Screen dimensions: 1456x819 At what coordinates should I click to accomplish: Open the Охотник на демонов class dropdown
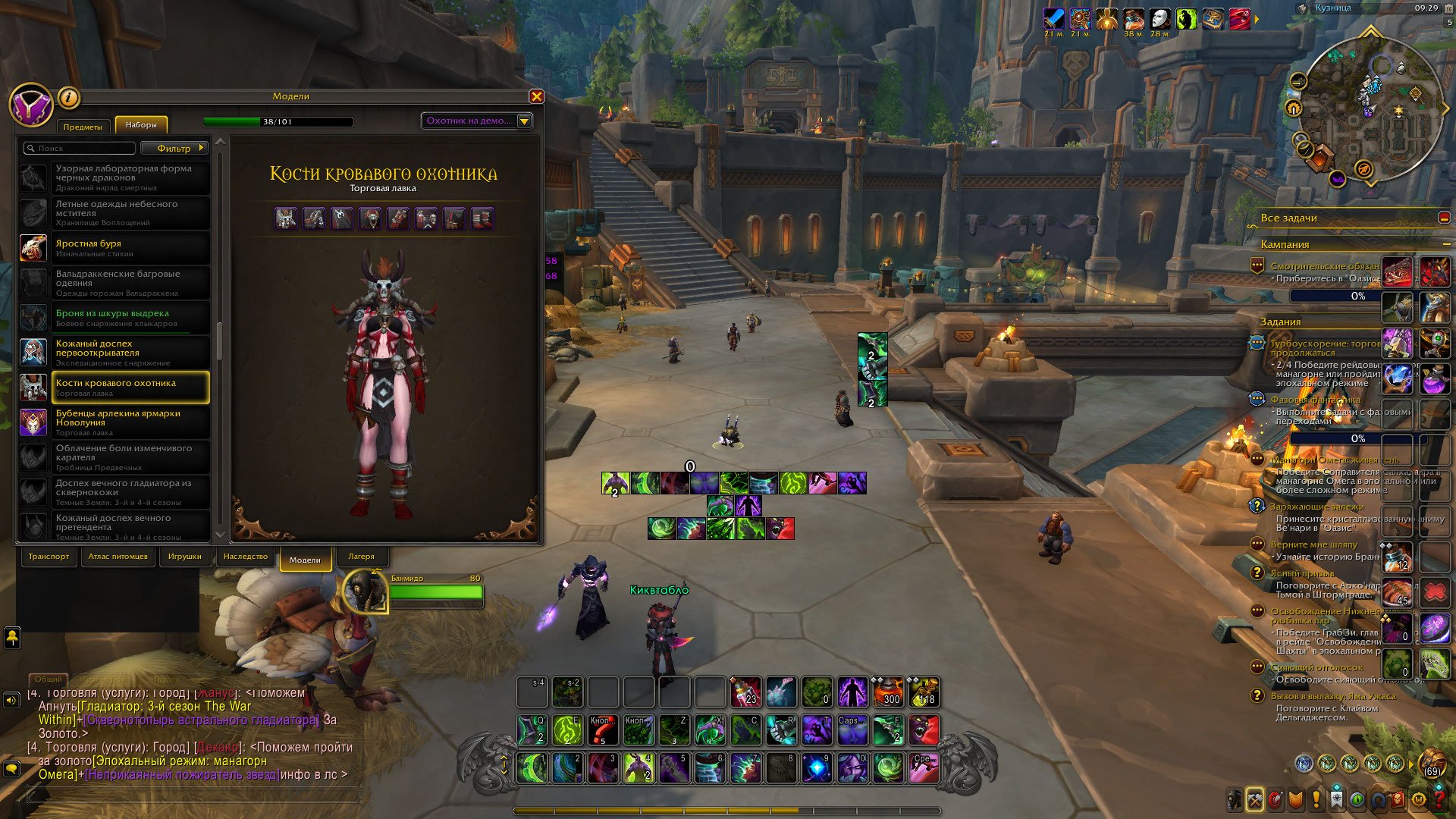477,121
